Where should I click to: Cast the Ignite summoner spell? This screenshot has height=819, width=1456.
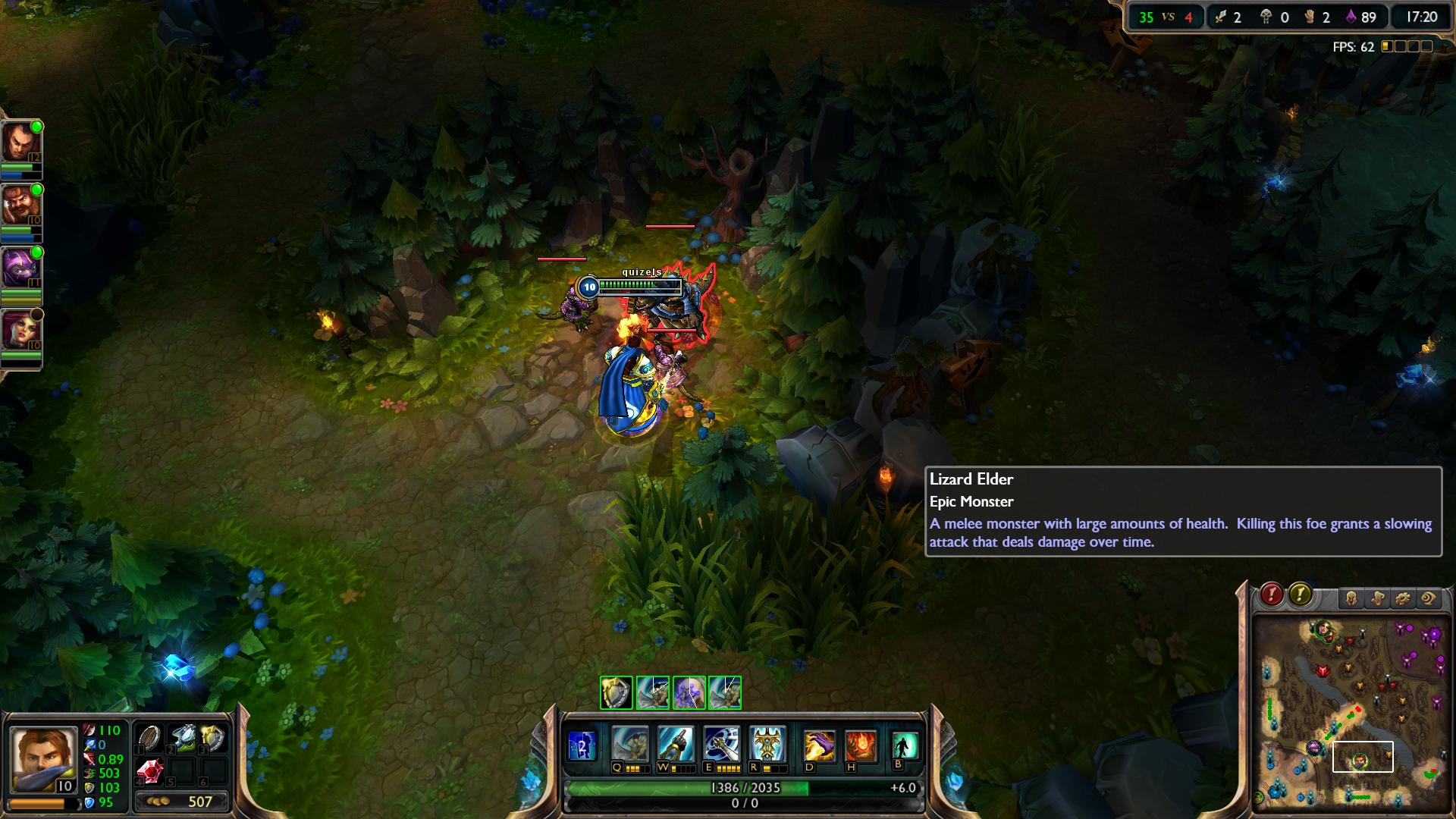(861, 745)
